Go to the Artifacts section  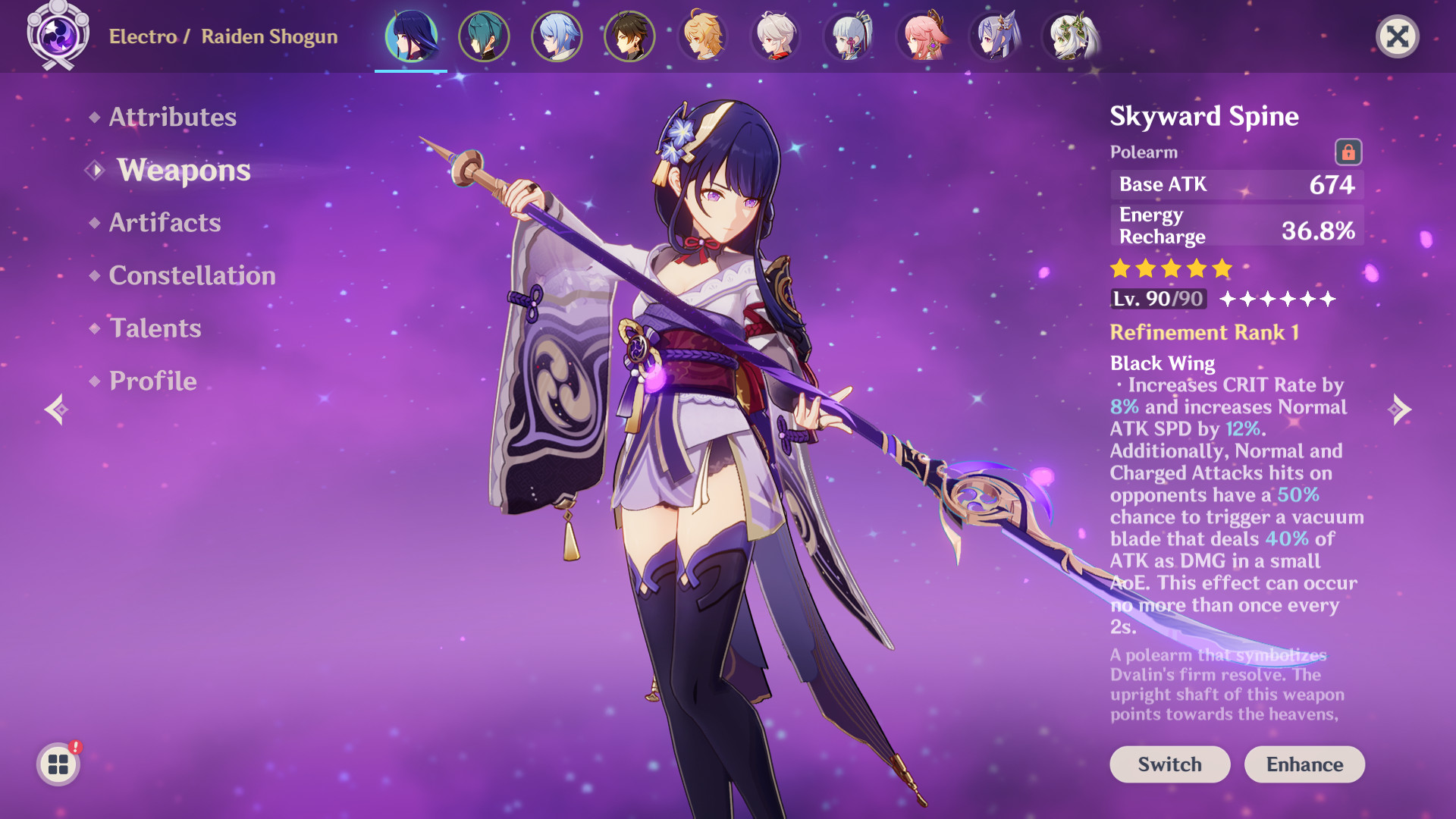pos(165,222)
